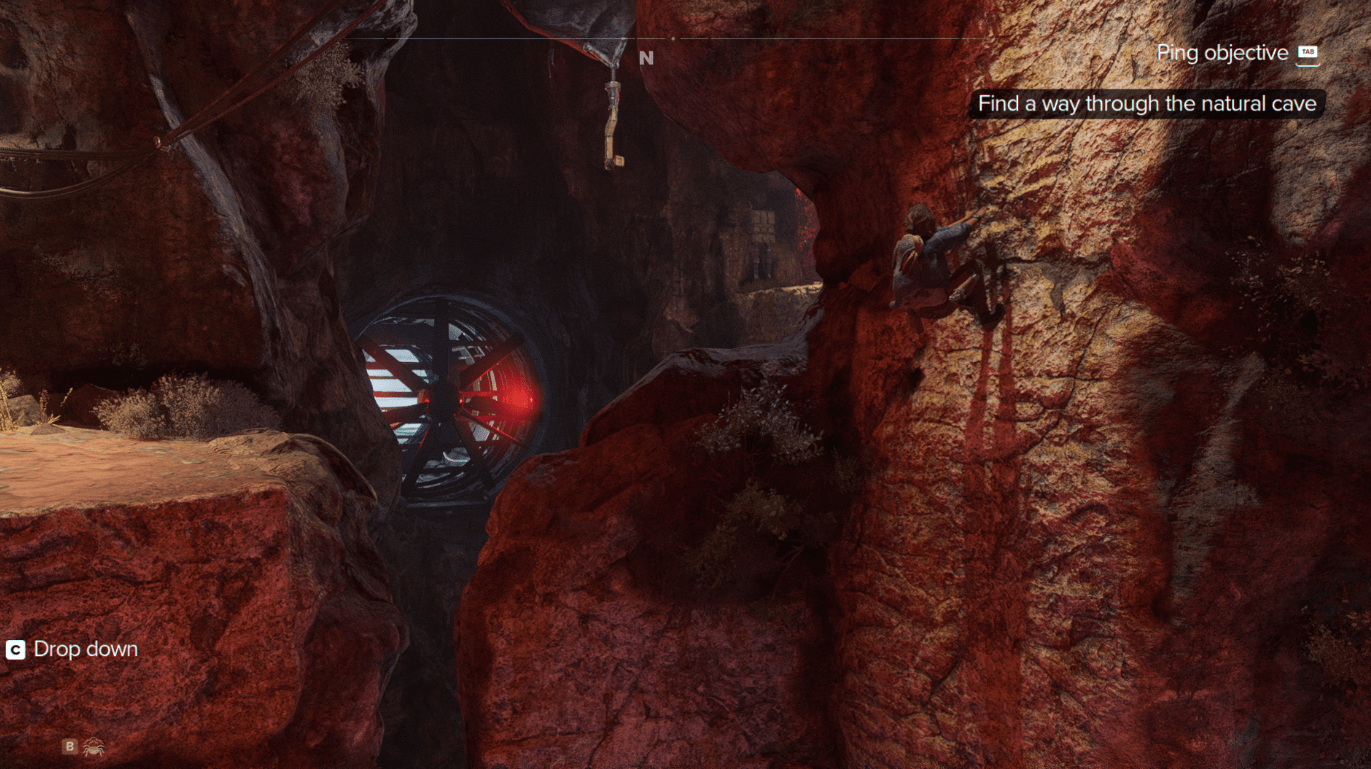Click the north marker on the compass

(646, 58)
